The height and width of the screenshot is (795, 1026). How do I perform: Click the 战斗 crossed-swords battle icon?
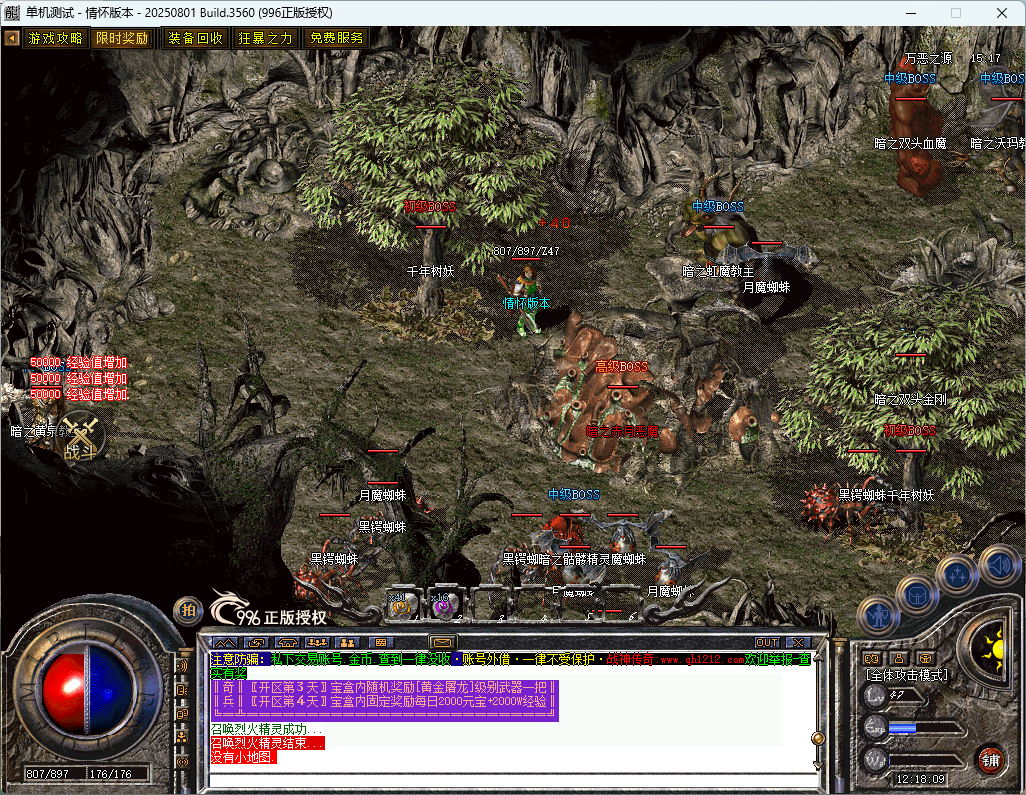80,437
